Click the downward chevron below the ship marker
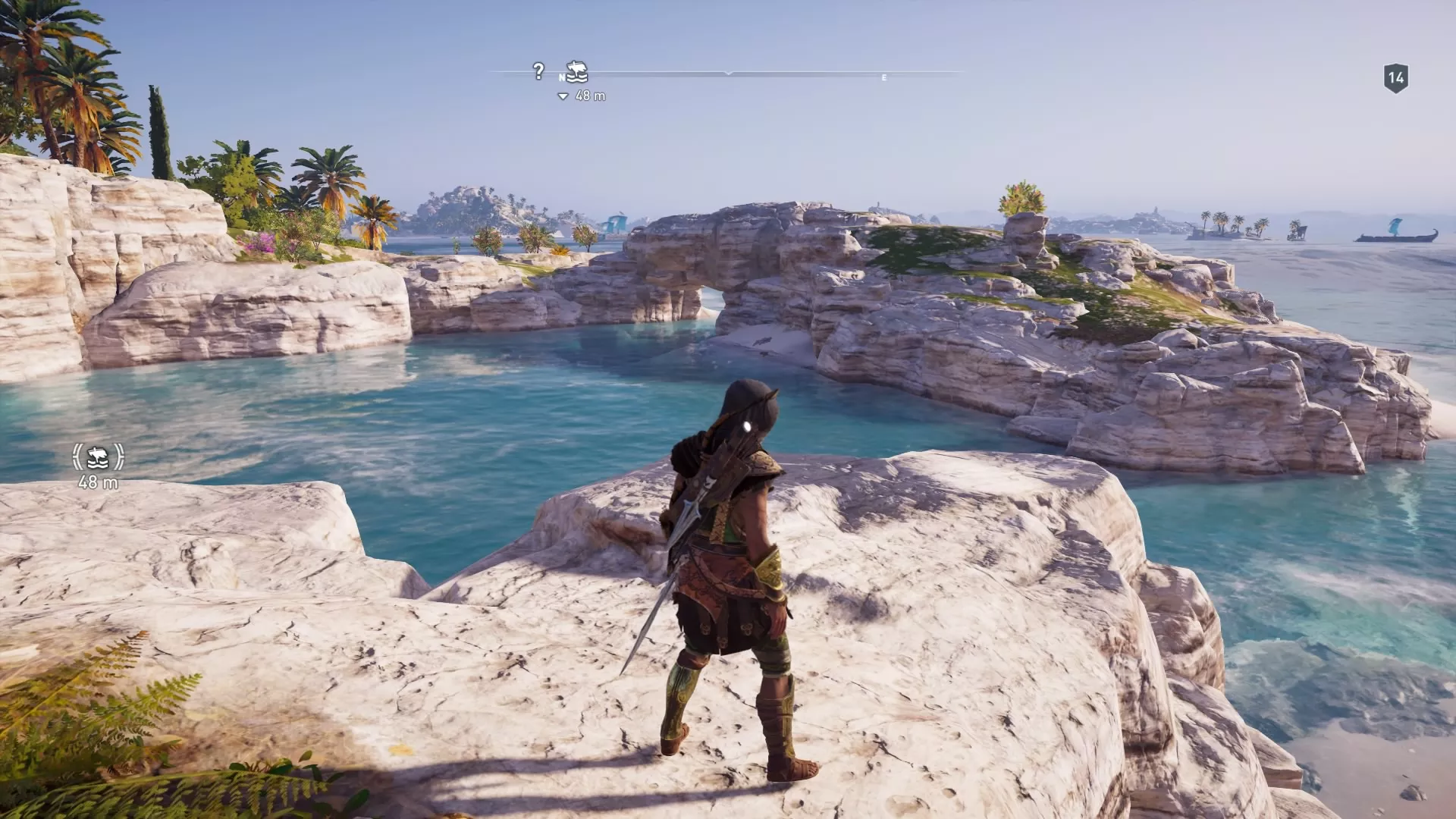 tap(562, 96)
